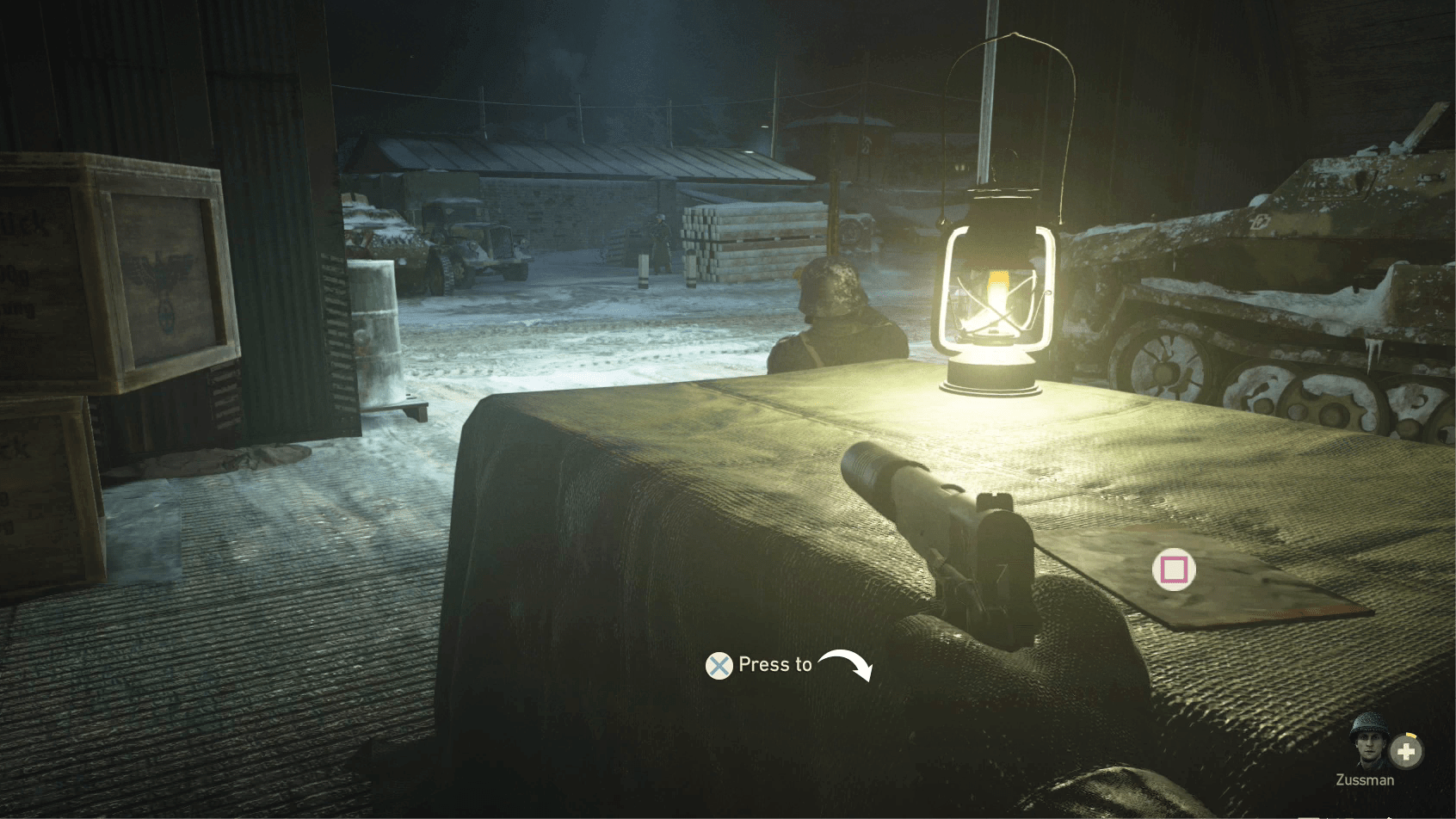
Task: Select the Square button prompt on the document
Action: point(1174,568)
